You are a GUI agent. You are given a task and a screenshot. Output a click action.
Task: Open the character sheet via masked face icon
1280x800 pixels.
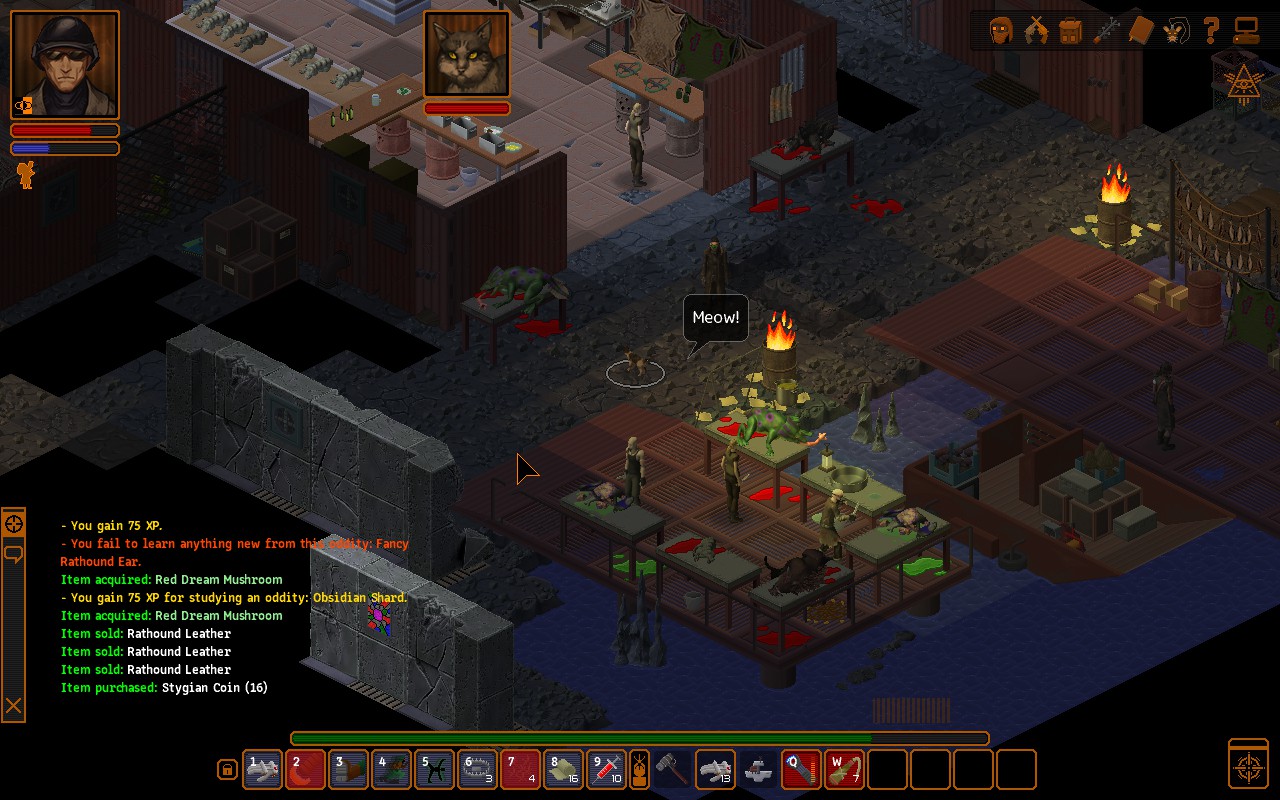click(x=1001, y=31)
